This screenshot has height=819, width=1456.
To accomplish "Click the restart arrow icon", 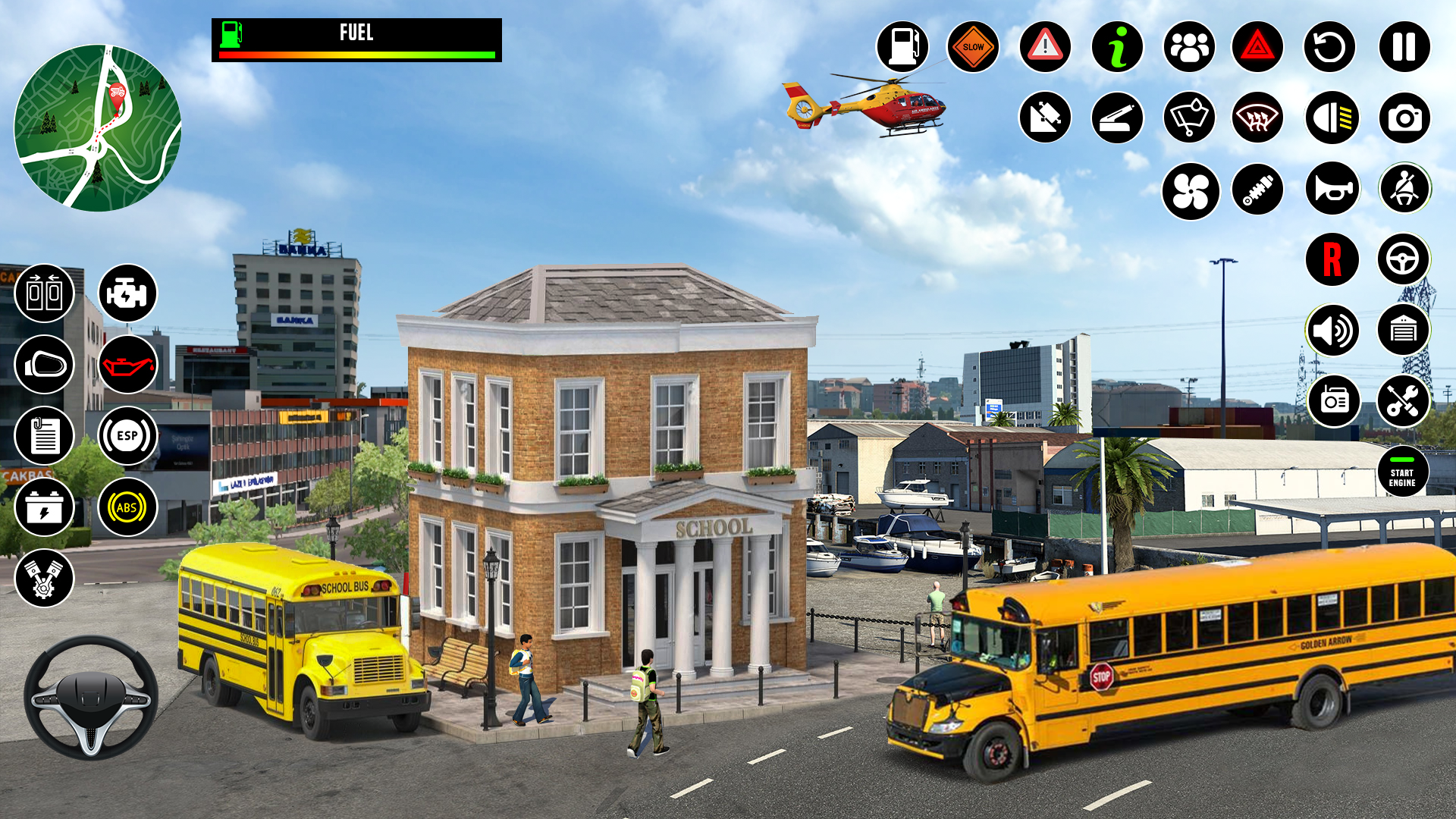I will click(x=1329, y=47).
